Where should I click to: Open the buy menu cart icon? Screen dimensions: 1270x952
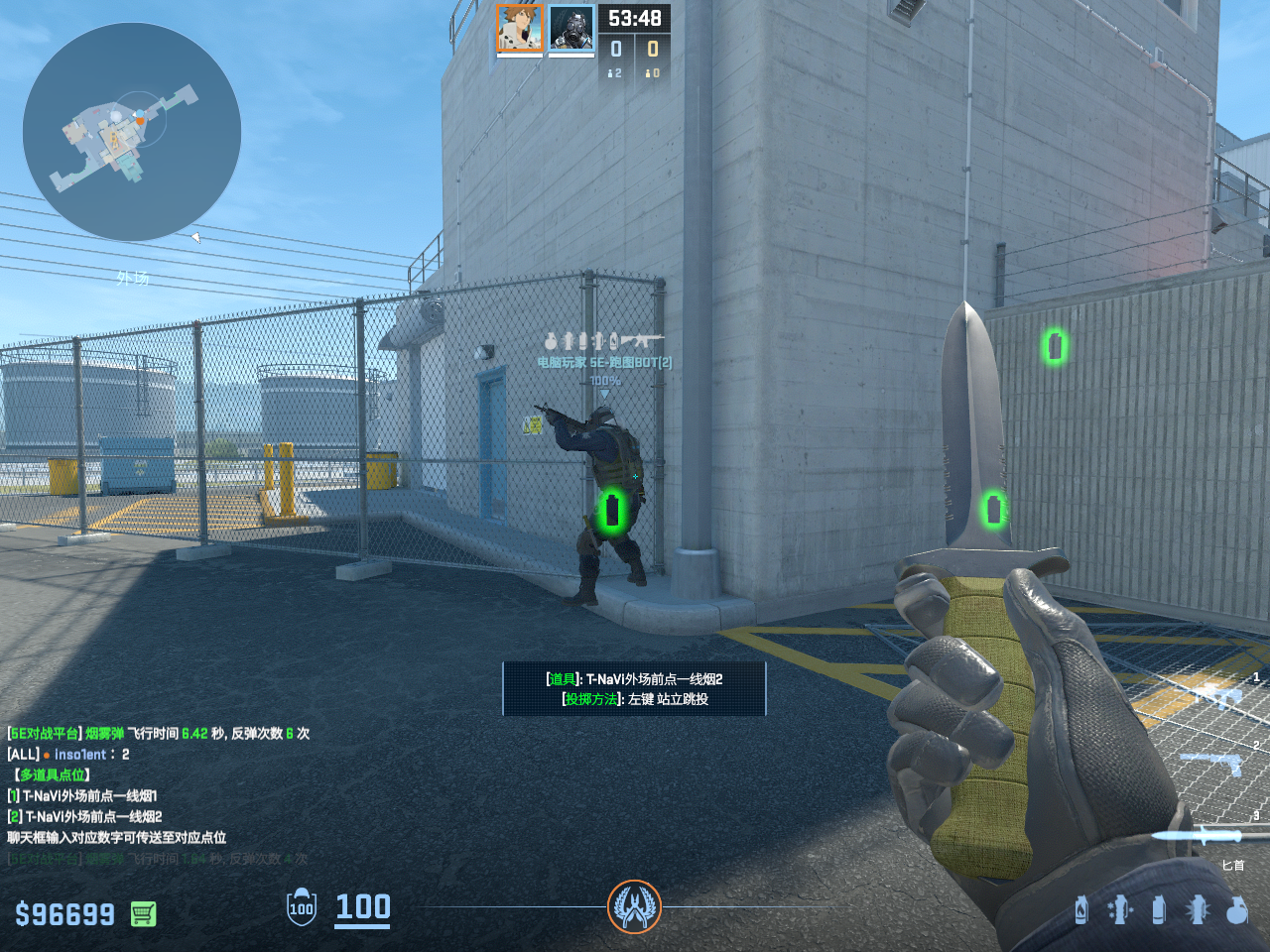144,913
